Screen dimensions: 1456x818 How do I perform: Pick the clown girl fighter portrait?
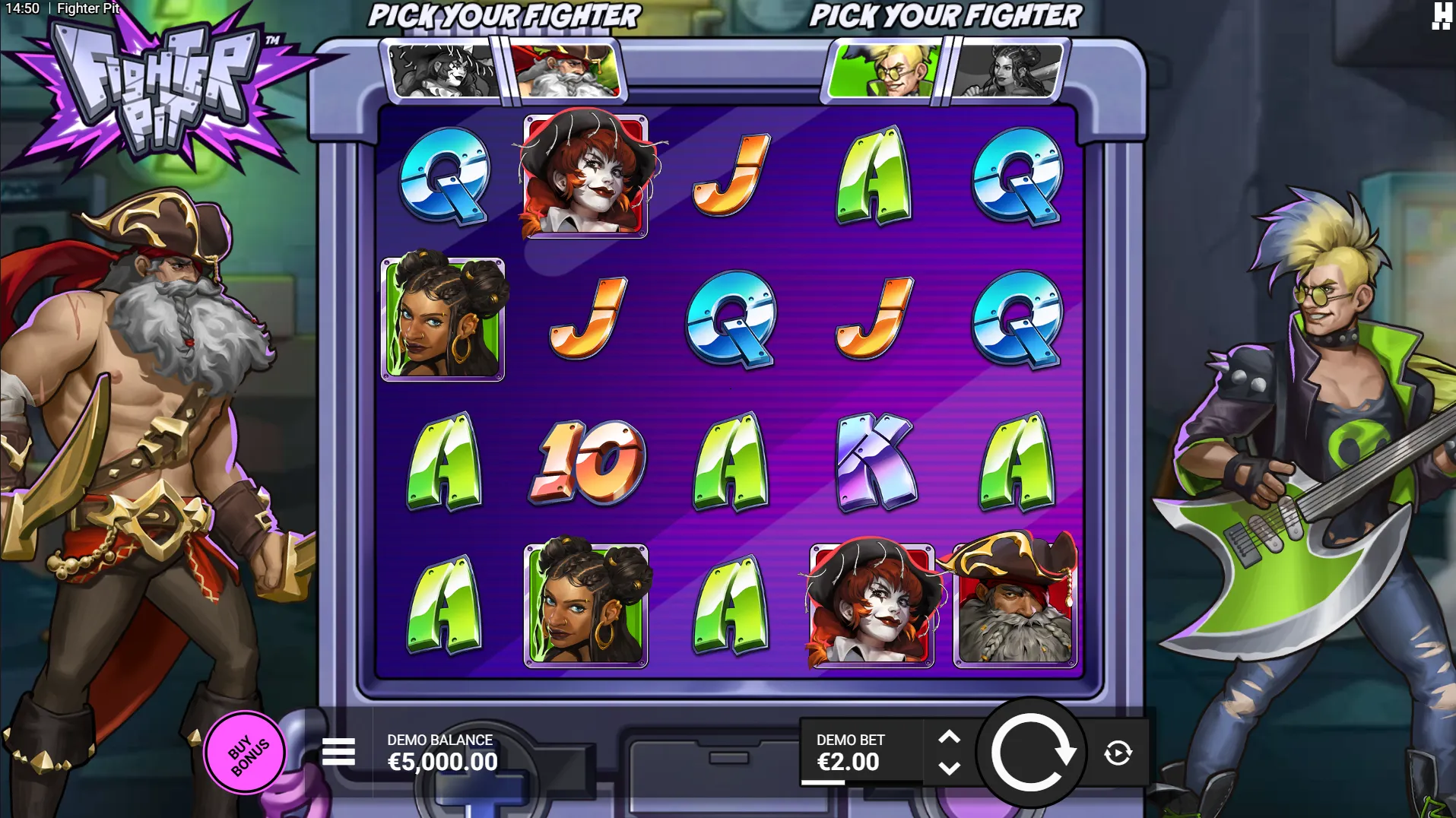443,71
